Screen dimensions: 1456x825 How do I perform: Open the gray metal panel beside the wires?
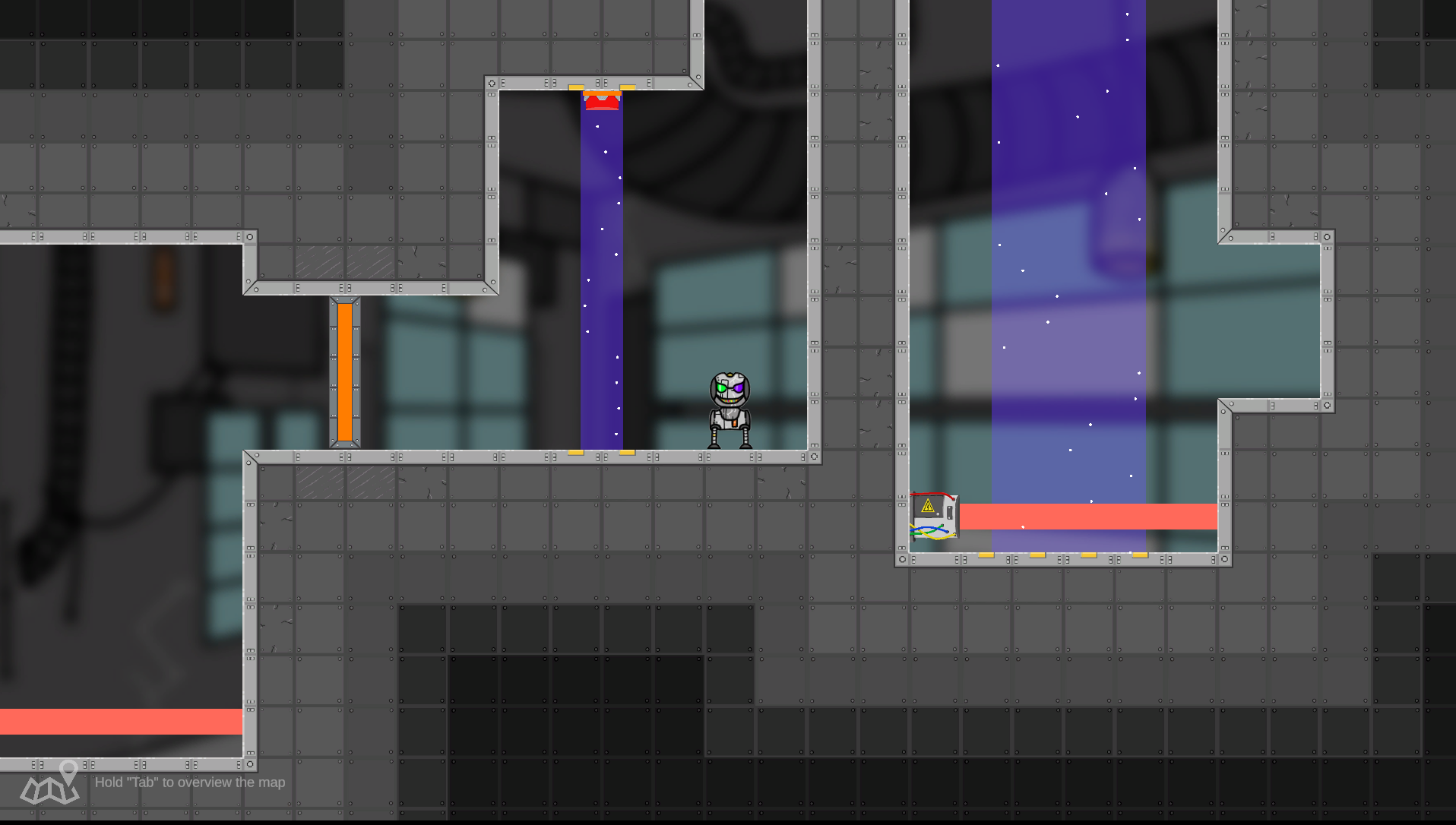point(949,513)
